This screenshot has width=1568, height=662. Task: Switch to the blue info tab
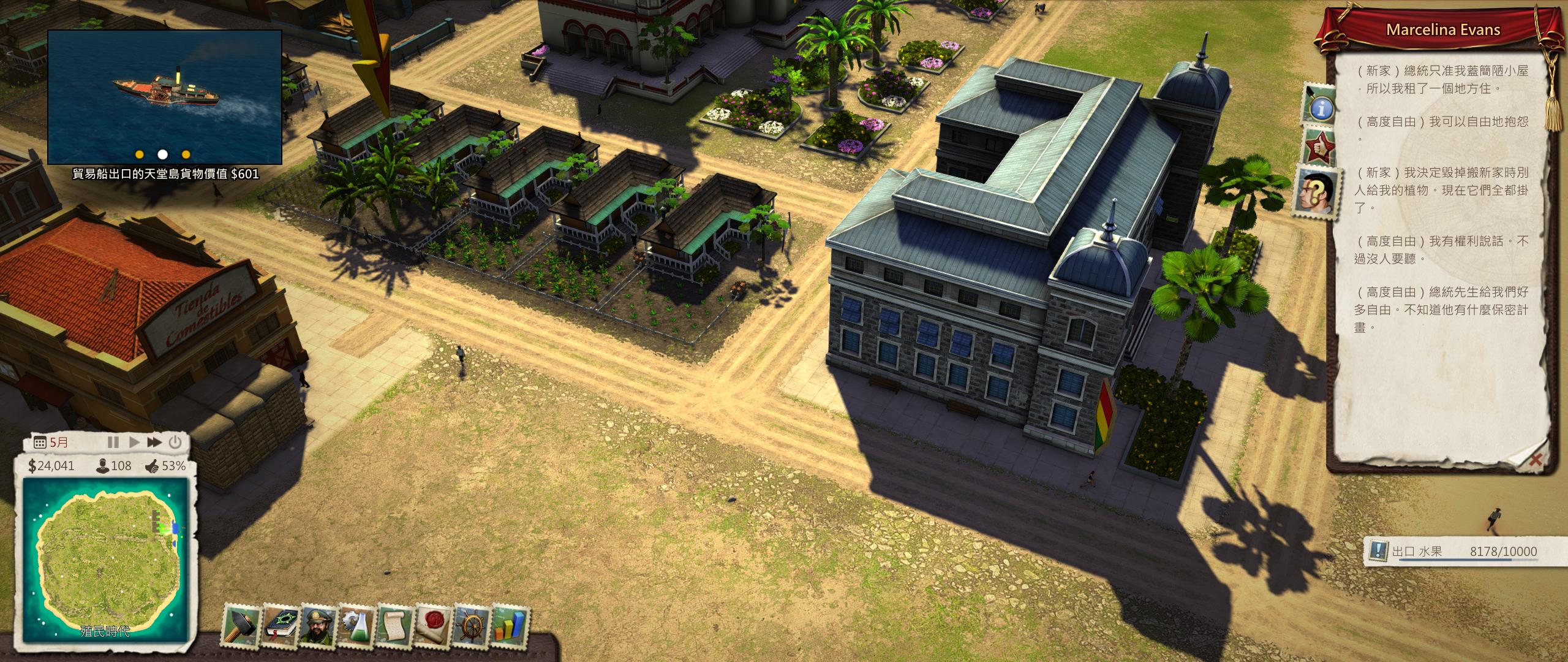point(1321,108)
